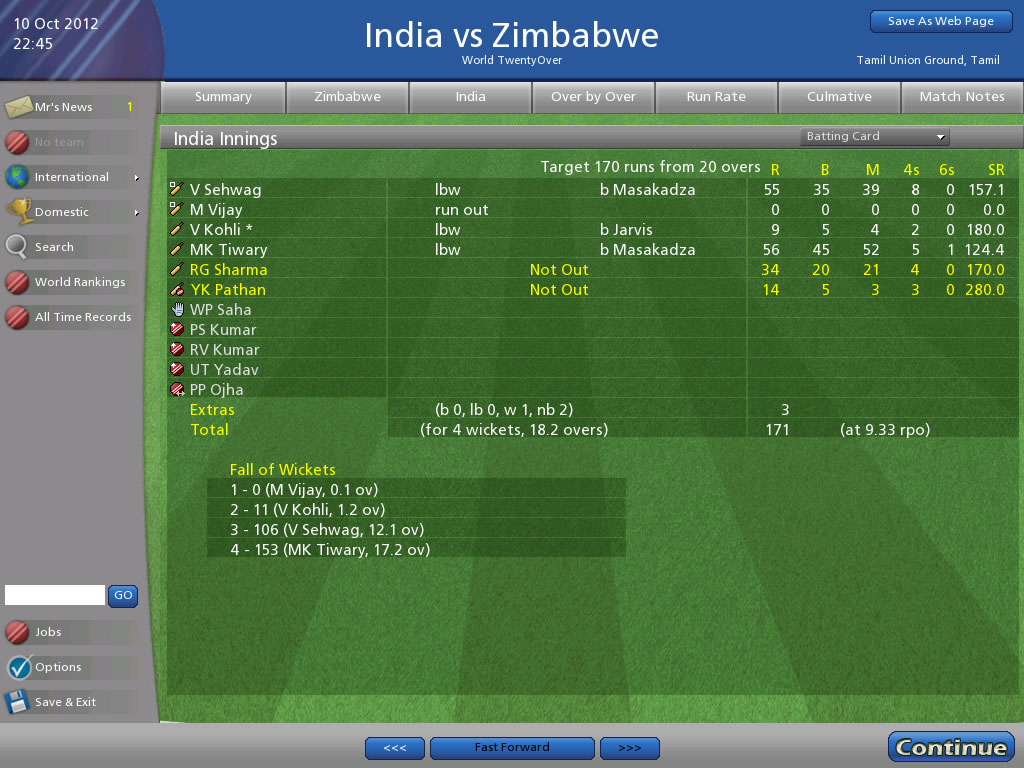Screen dimensions: 1024x768
Task: Open the Culmative tab
Action: click(839, 97)
